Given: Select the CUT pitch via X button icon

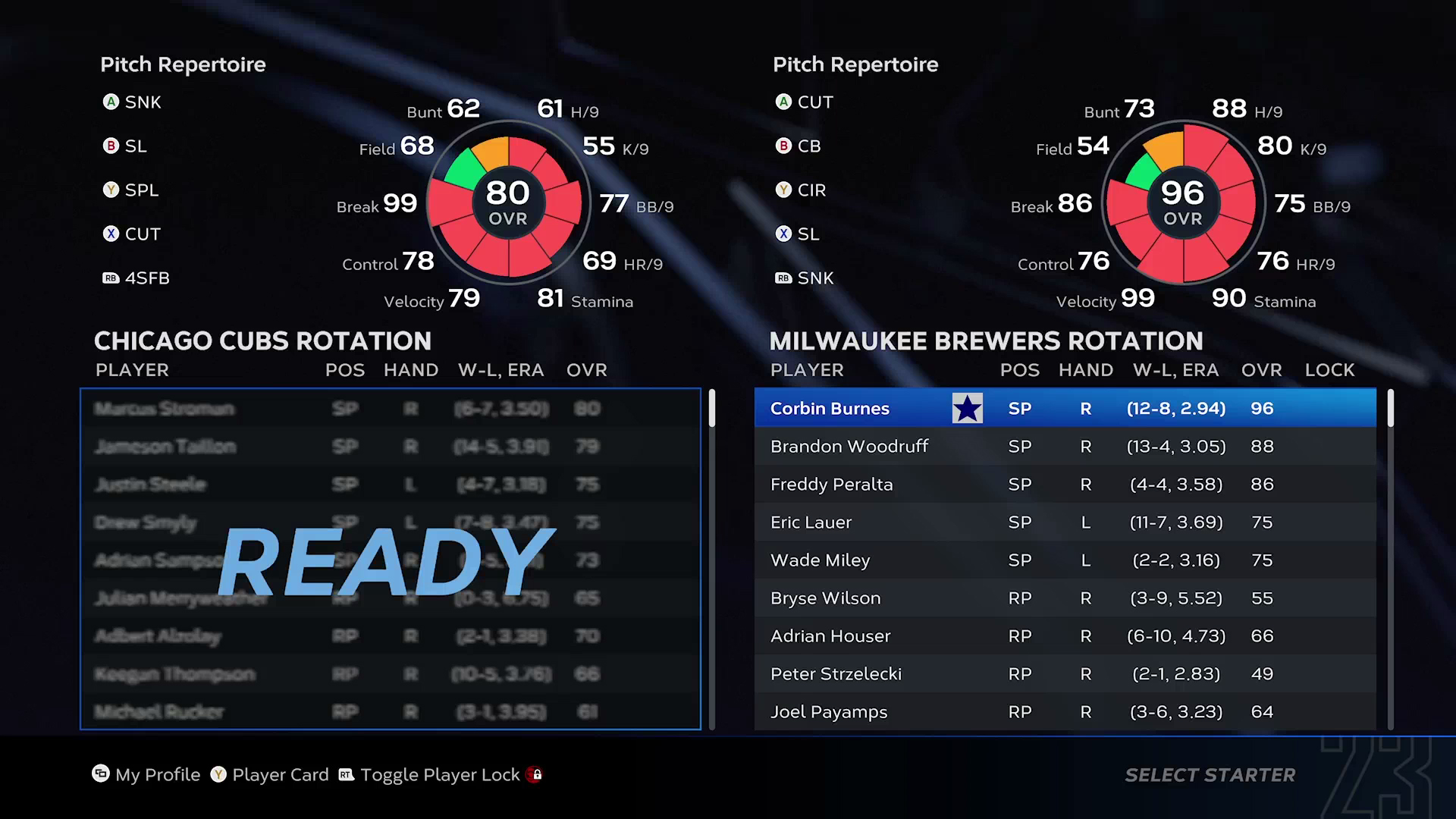Looking at the screenshot, I should coord(111,234).
